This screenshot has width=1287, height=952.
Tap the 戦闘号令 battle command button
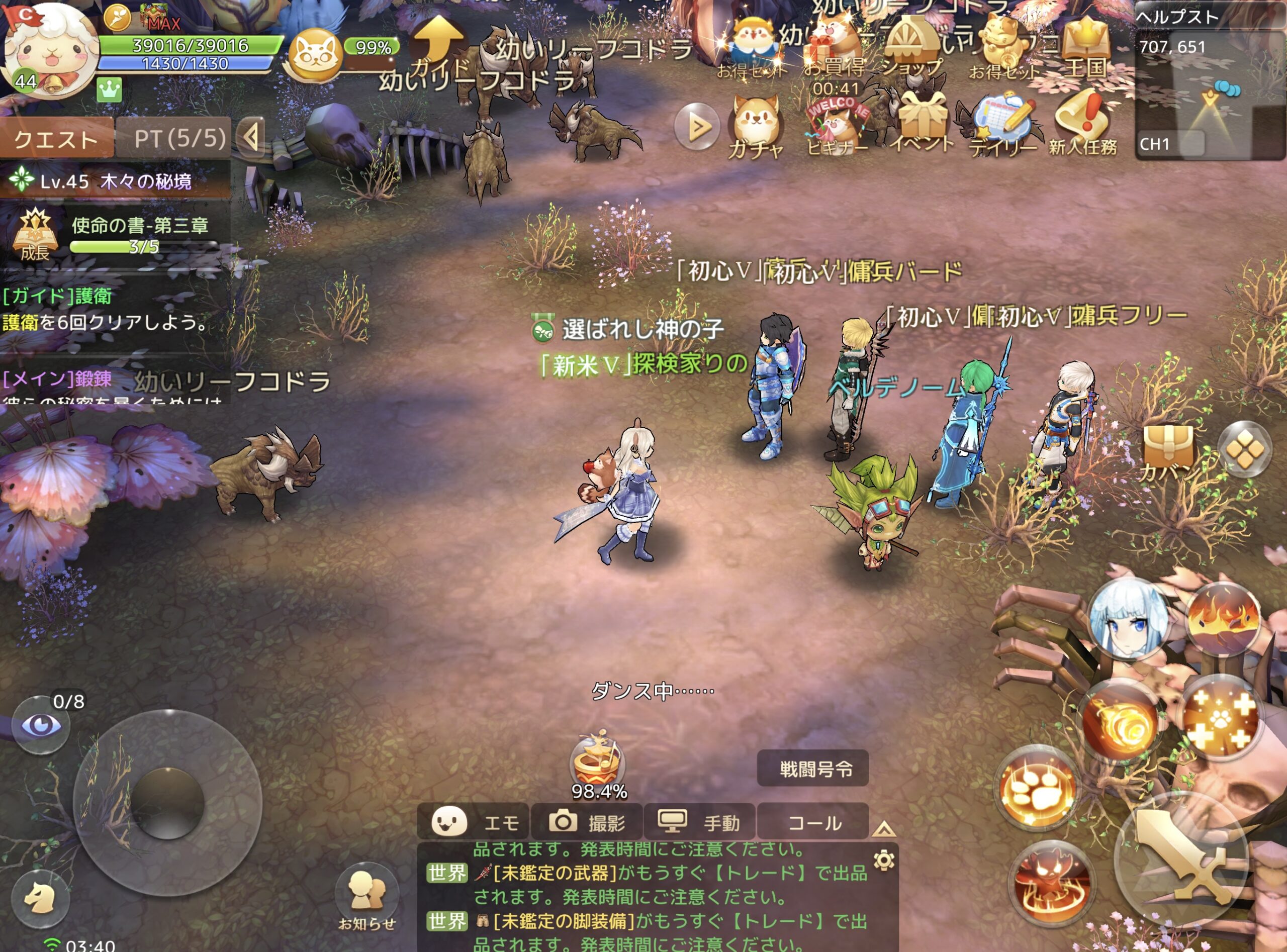pos(812,769)
